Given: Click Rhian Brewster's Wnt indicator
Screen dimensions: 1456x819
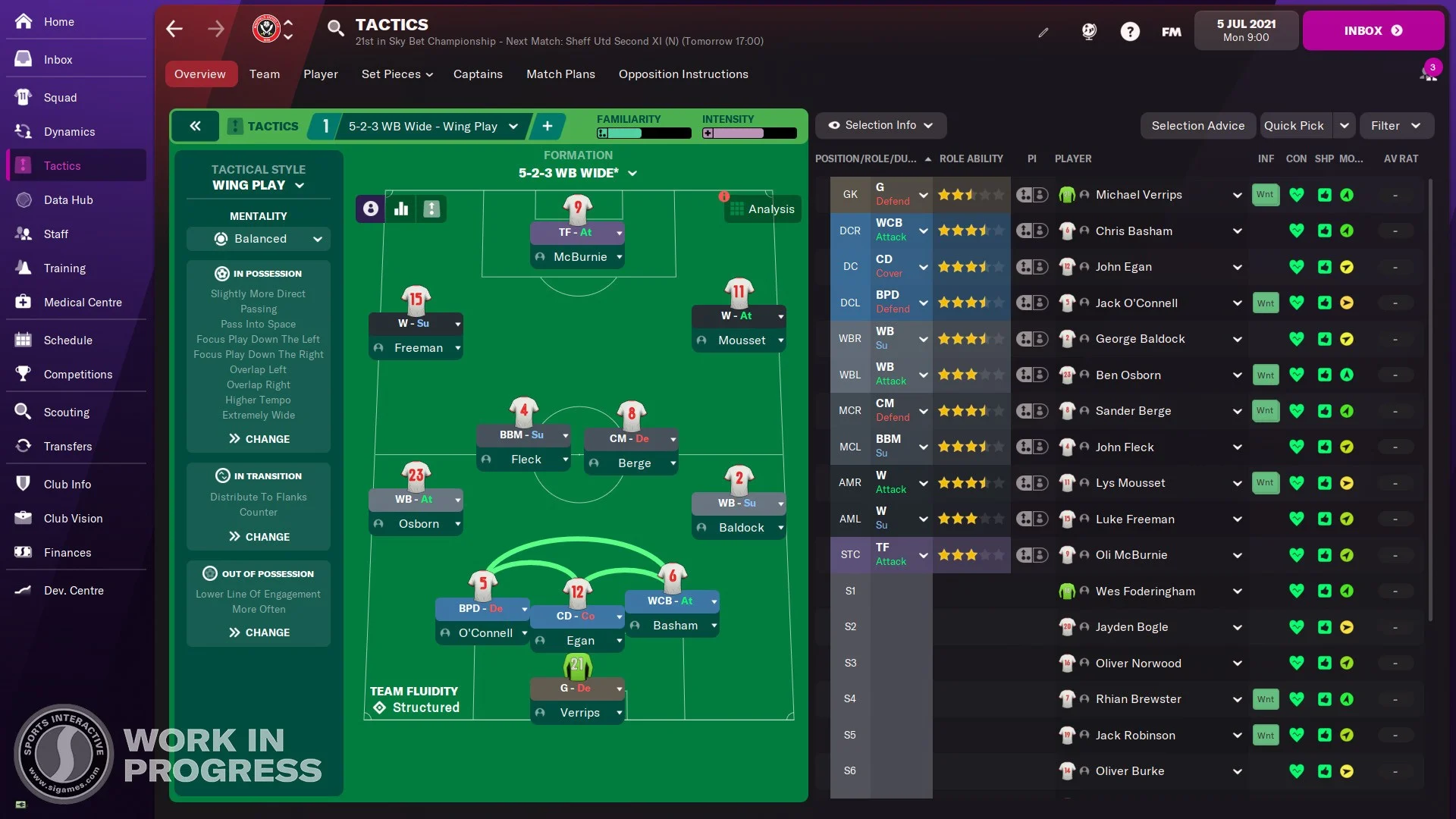Looking at the screenshot, I should tap(1265, 699).
